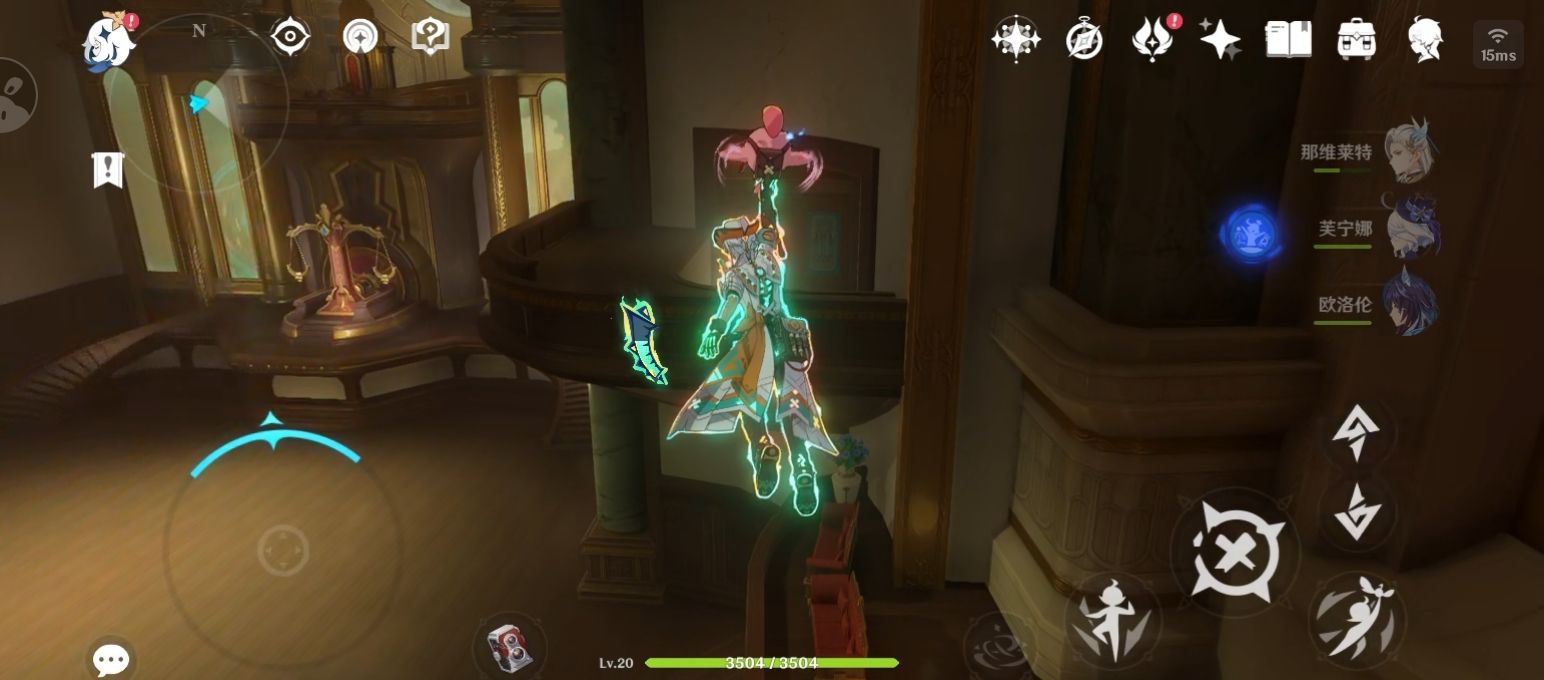The height and width of the screenshot is (680, 1544).
Task: Switch to party member 芙宁娜
Action: pos(1410,228)
